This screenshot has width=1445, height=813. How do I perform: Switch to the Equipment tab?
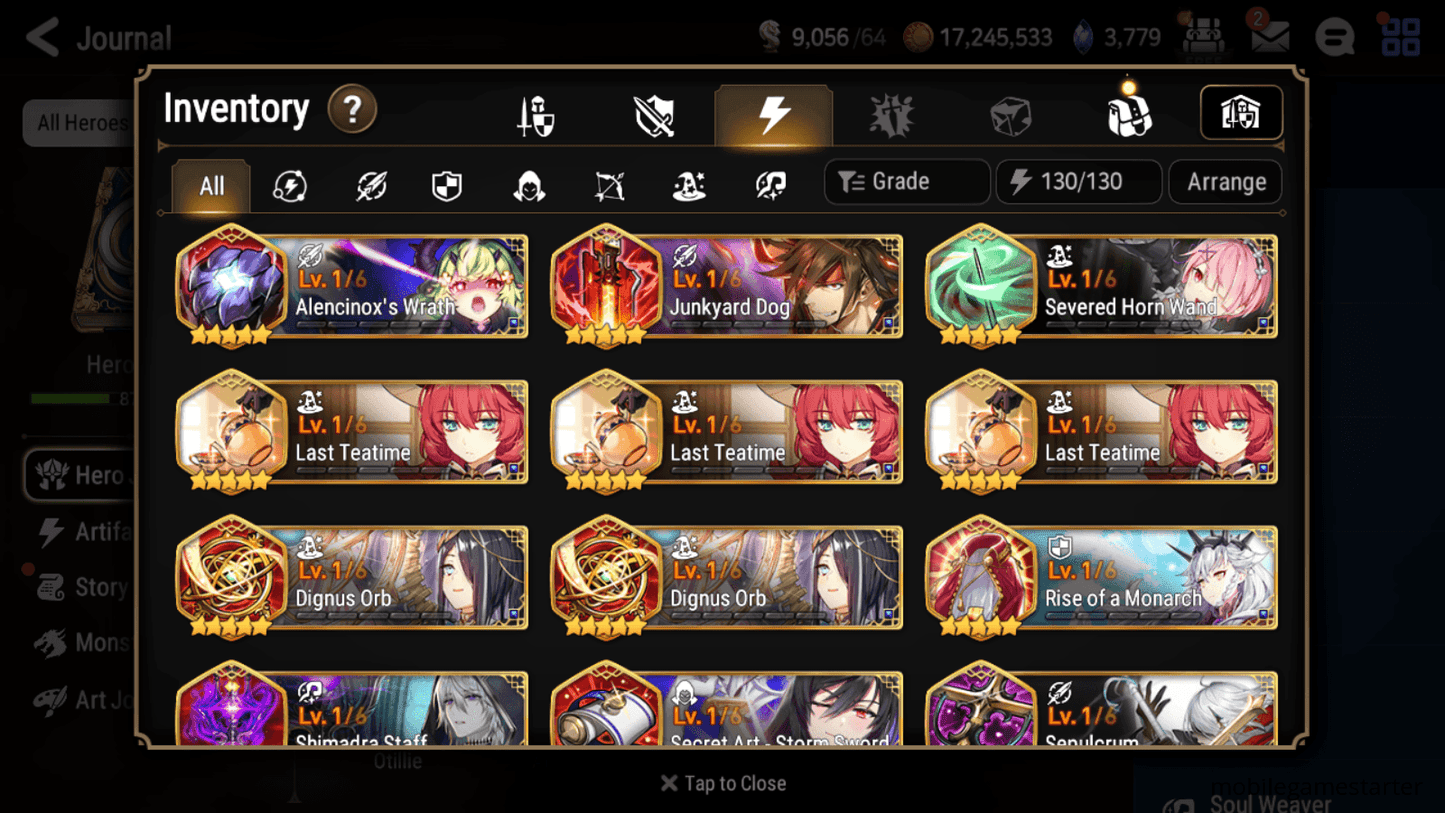tap(534, 115)
